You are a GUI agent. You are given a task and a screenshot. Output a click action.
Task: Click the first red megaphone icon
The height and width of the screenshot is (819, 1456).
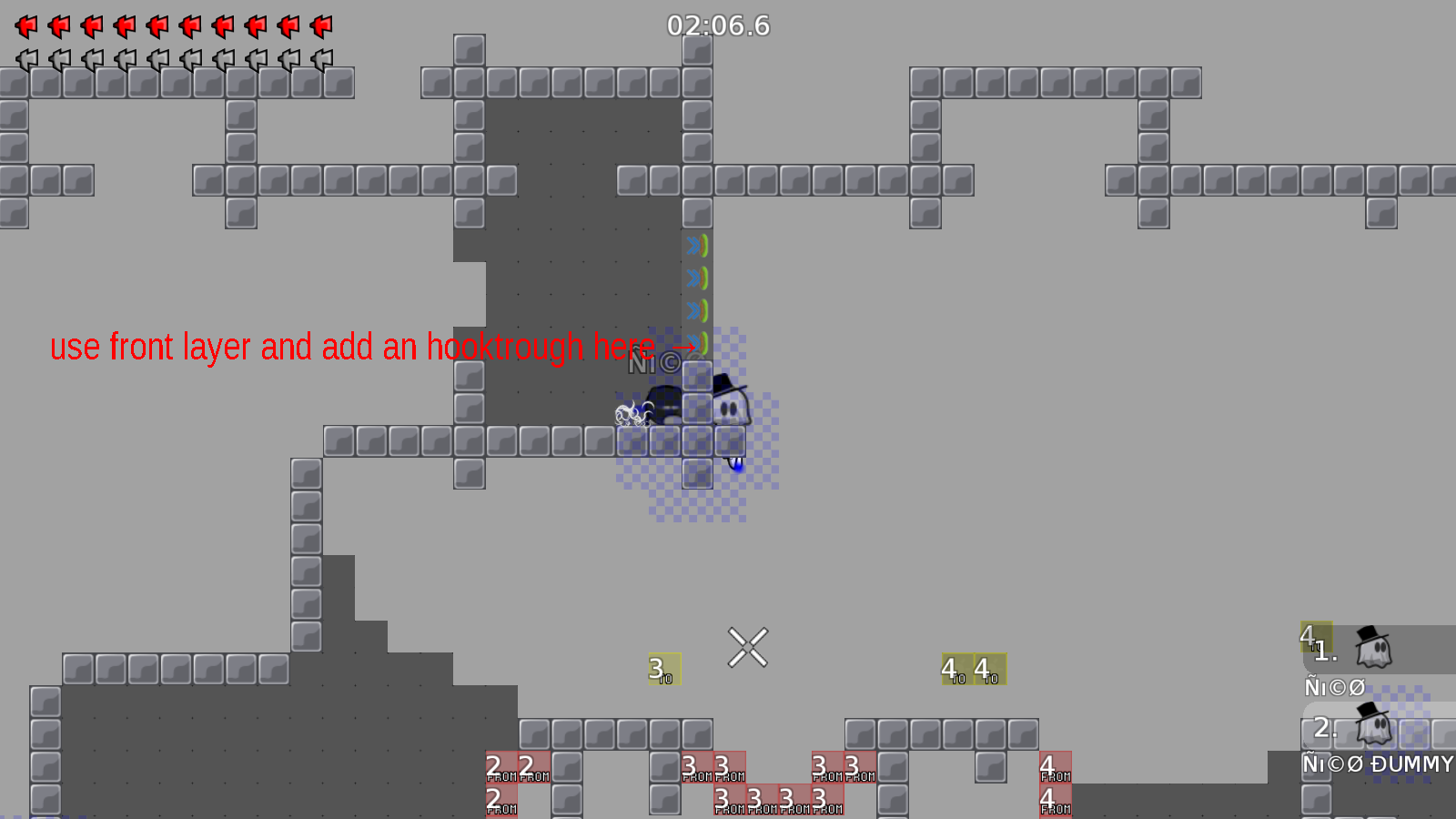pyautogui.click(x=25, y=25)
